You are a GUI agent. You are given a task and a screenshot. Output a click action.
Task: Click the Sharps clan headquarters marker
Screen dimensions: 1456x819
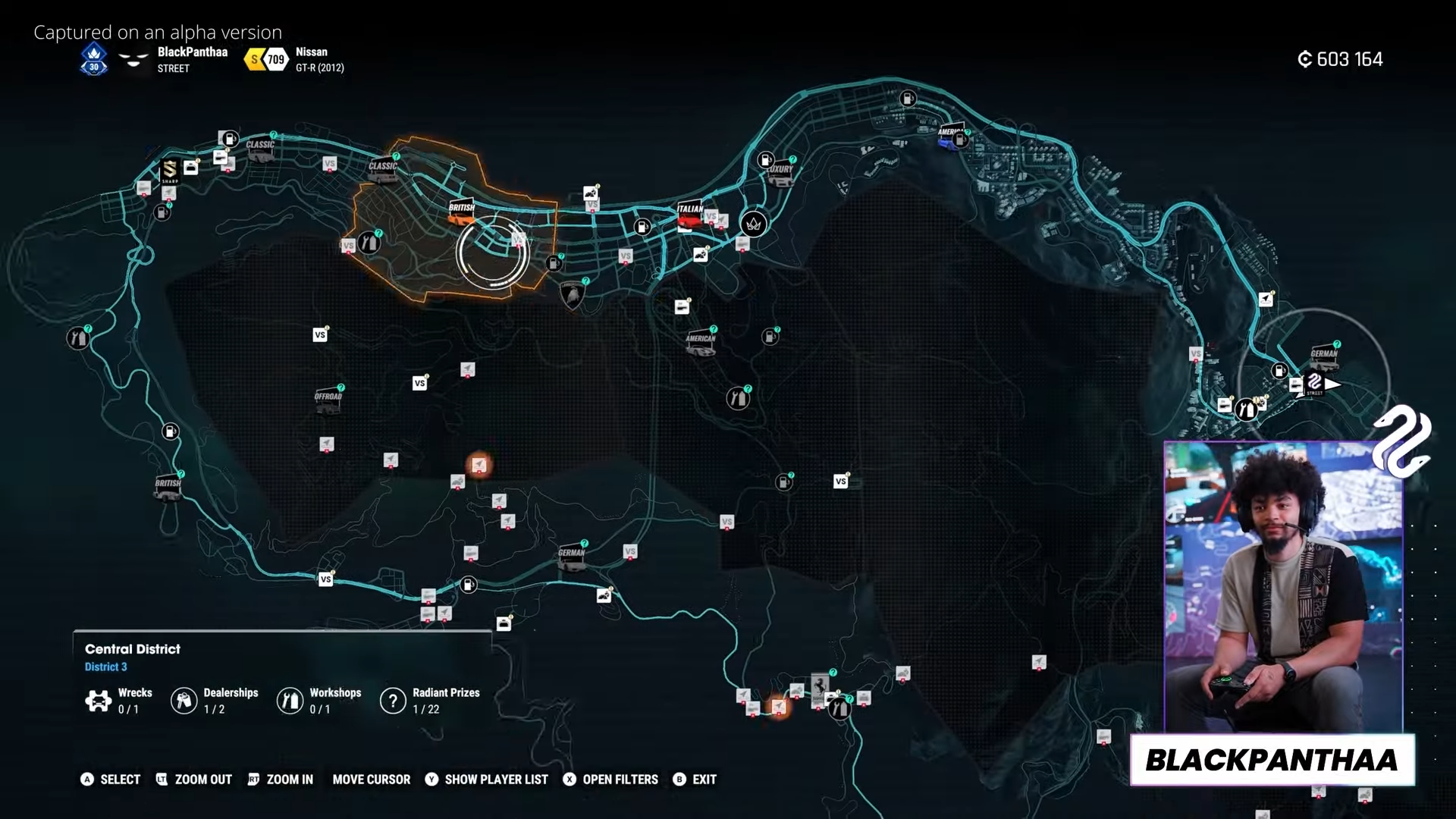170,172
